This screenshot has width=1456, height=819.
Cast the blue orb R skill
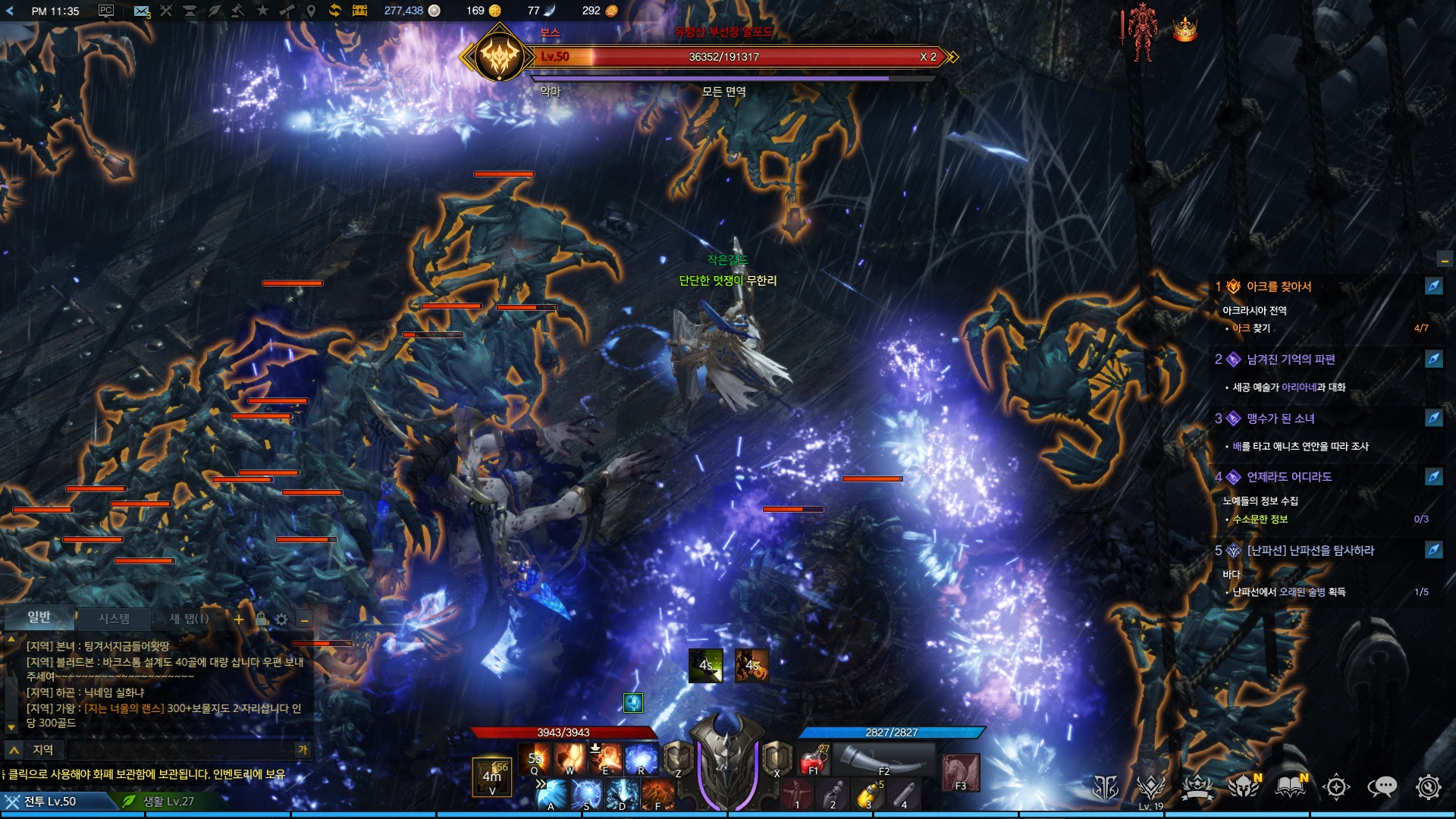pyautogui.click(x=641, y=758)
